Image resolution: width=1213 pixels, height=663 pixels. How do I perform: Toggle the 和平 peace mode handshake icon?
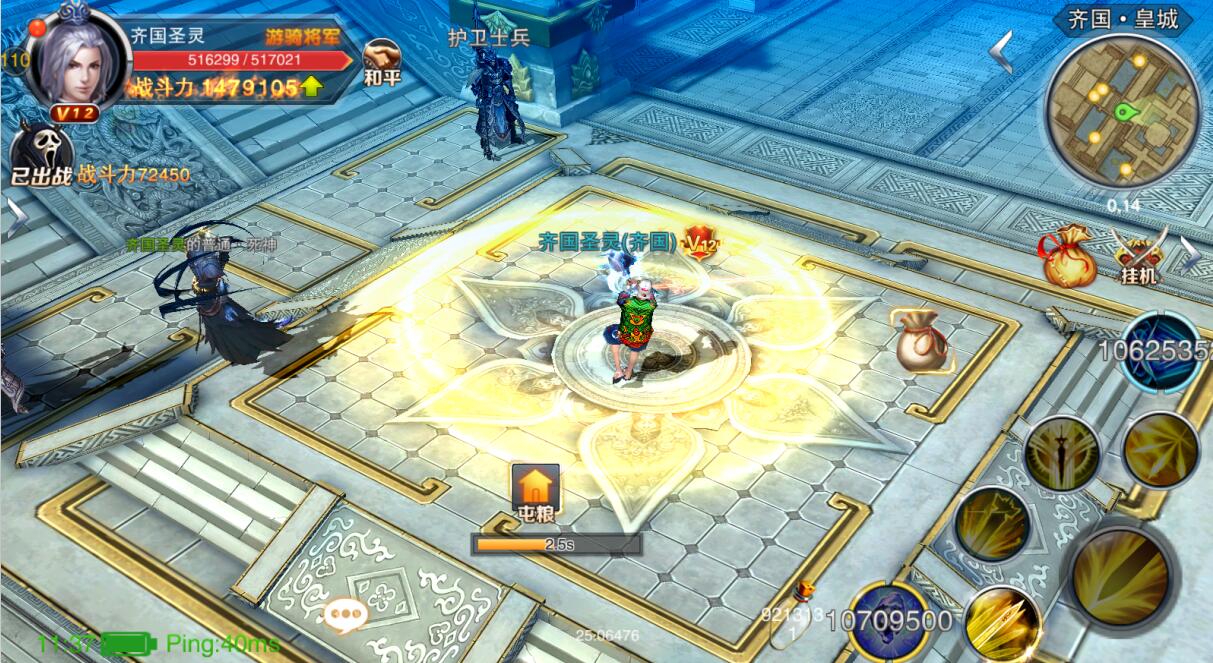(381, 60)
